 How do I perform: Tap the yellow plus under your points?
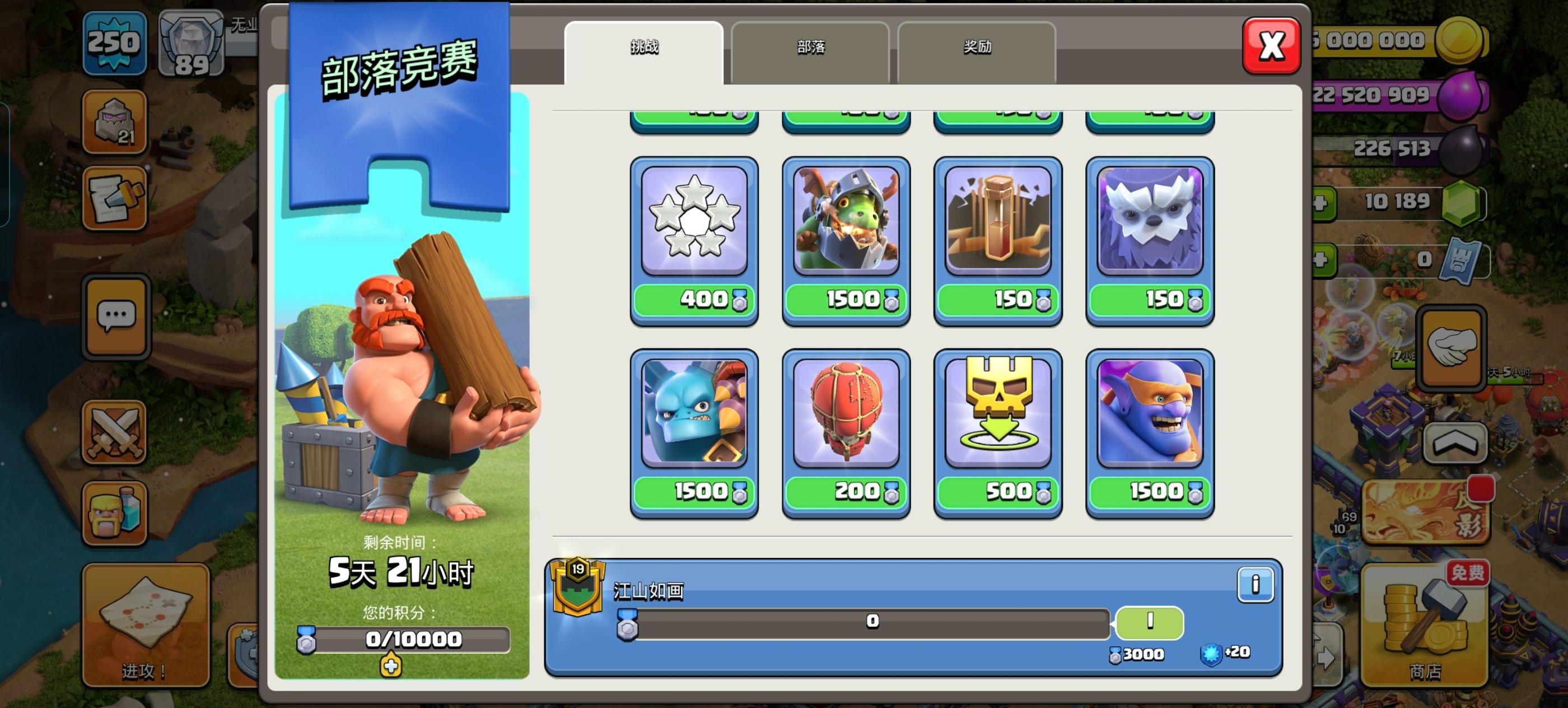tap(391, 666)
